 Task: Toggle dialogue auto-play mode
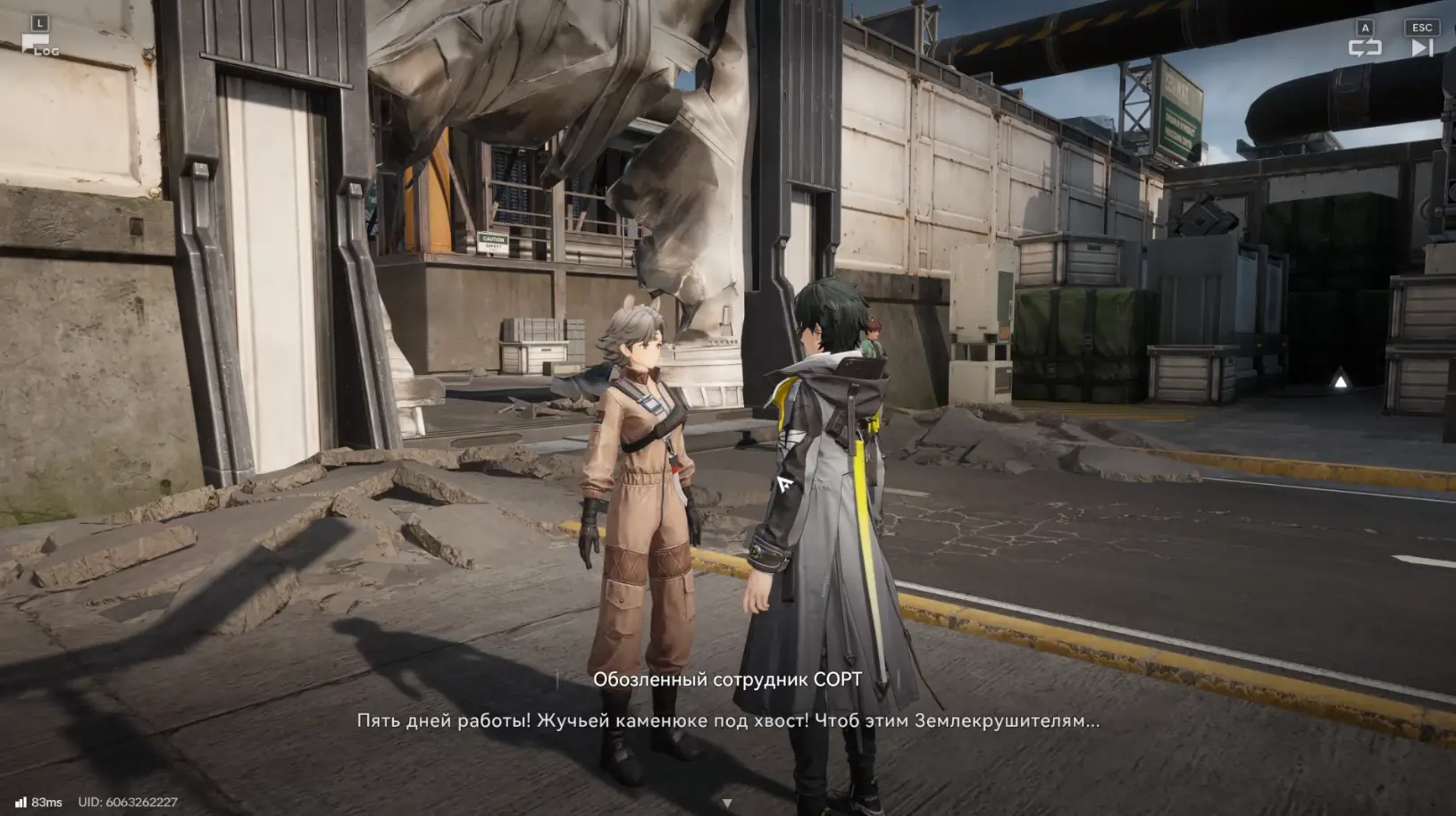pyautogui.click(x=1364, y=46)
